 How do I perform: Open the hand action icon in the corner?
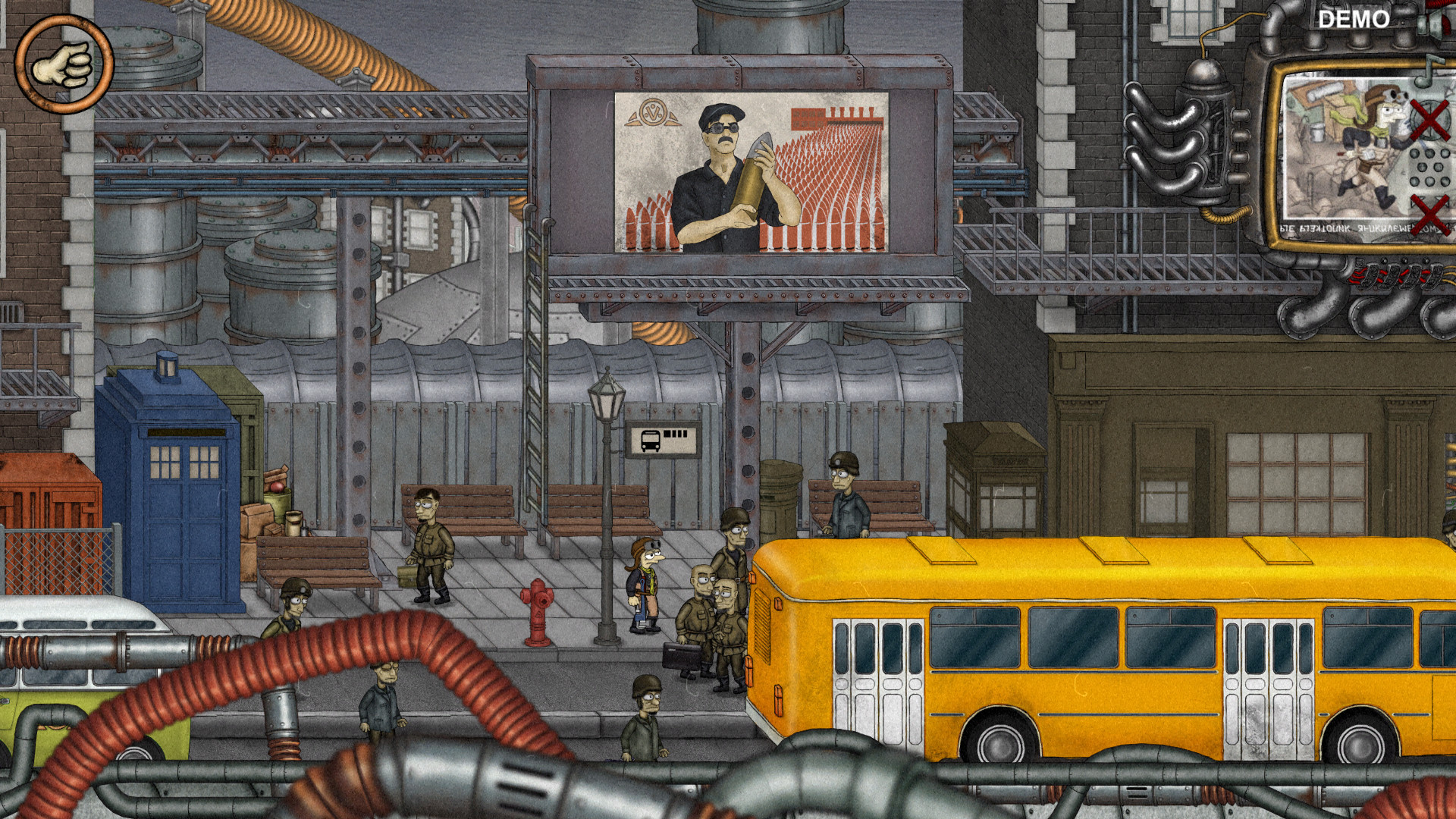[64, 62]
